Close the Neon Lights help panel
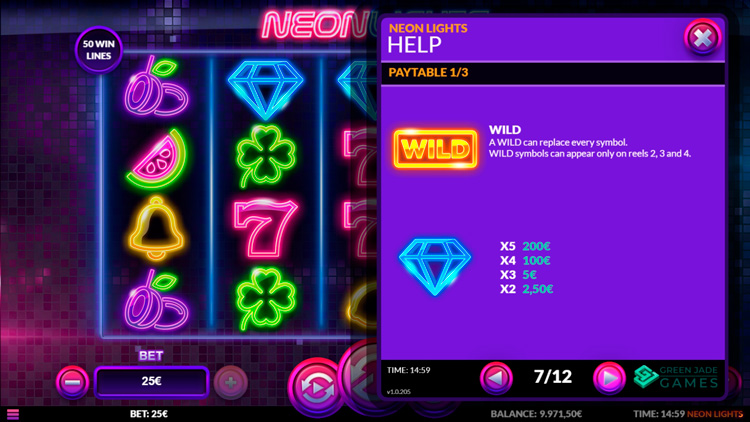This screenshot has height=422, width=750. point(702,38)
